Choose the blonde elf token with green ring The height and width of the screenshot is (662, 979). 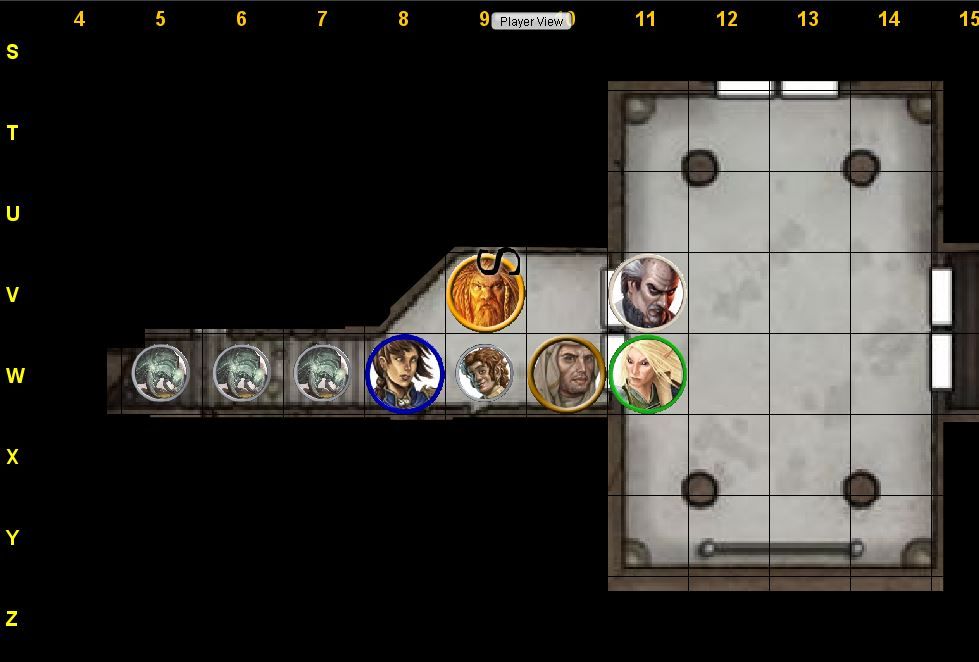pyautogui.click(x=647, y=374)
